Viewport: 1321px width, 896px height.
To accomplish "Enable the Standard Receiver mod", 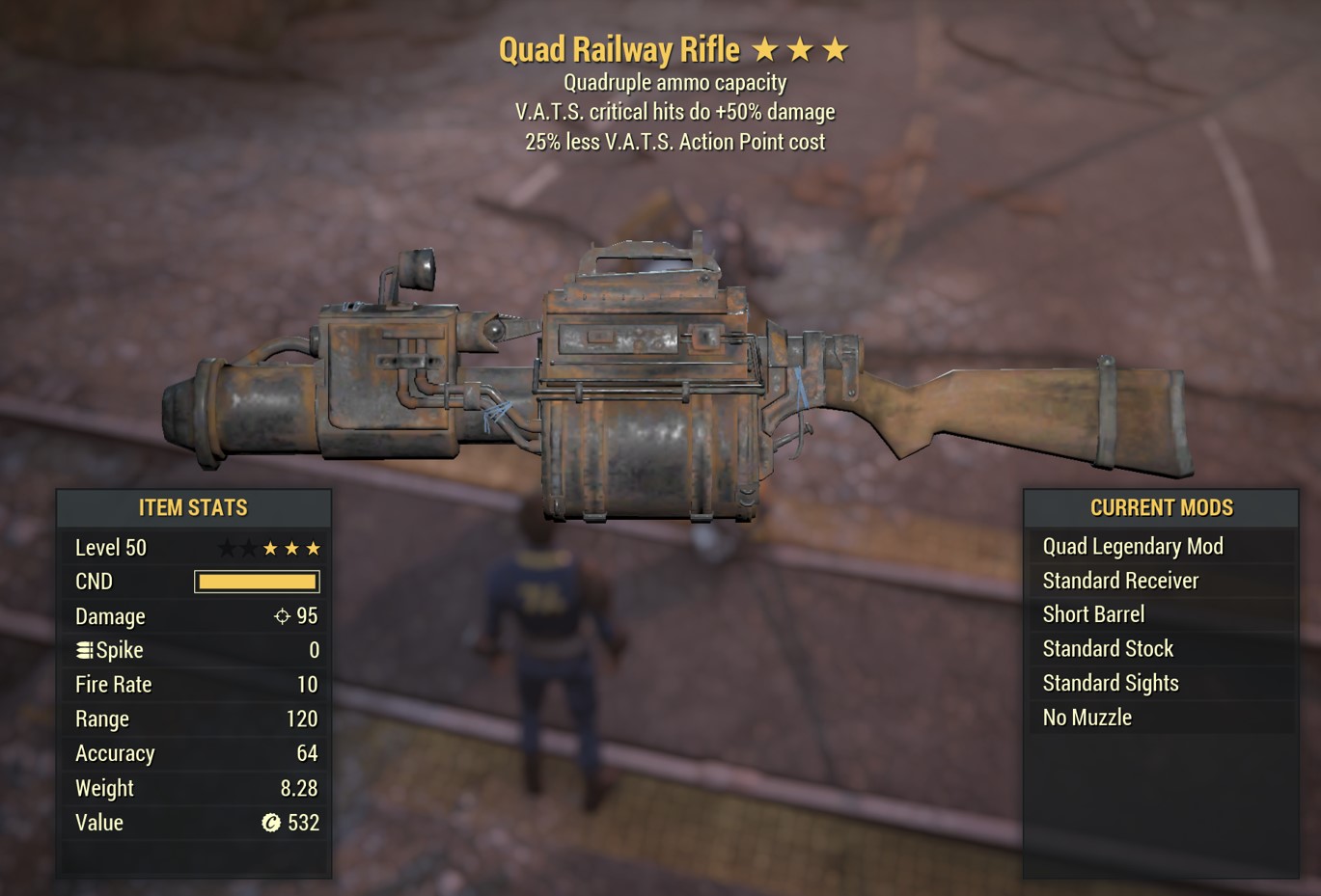I will (x=1120, y=580).
